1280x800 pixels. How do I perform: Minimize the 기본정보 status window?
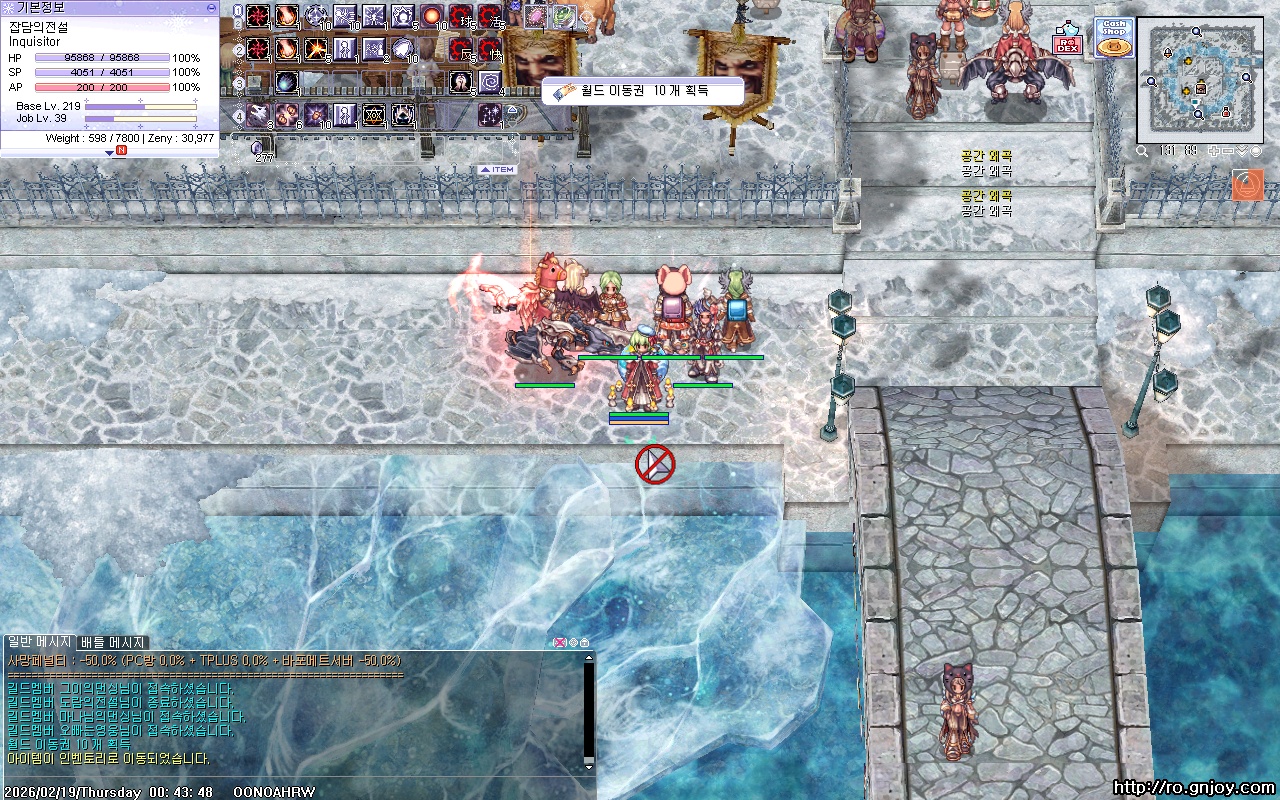(211, 7)
